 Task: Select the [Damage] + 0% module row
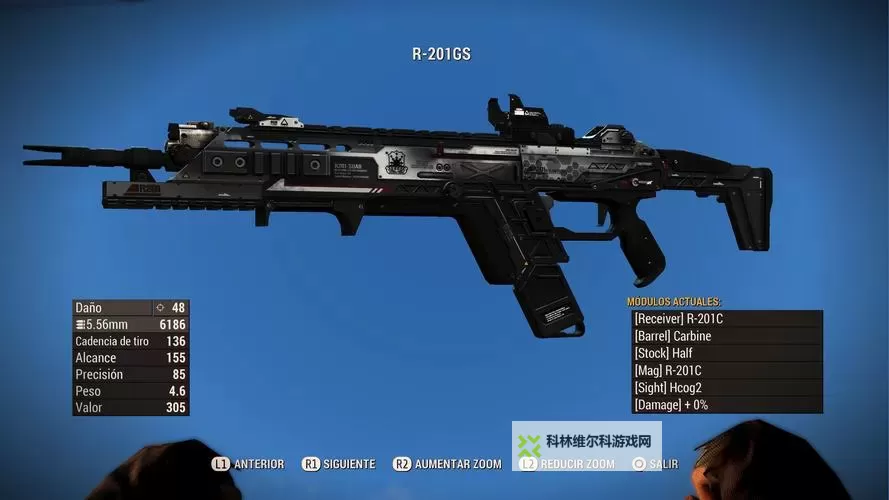pos(727,405)
